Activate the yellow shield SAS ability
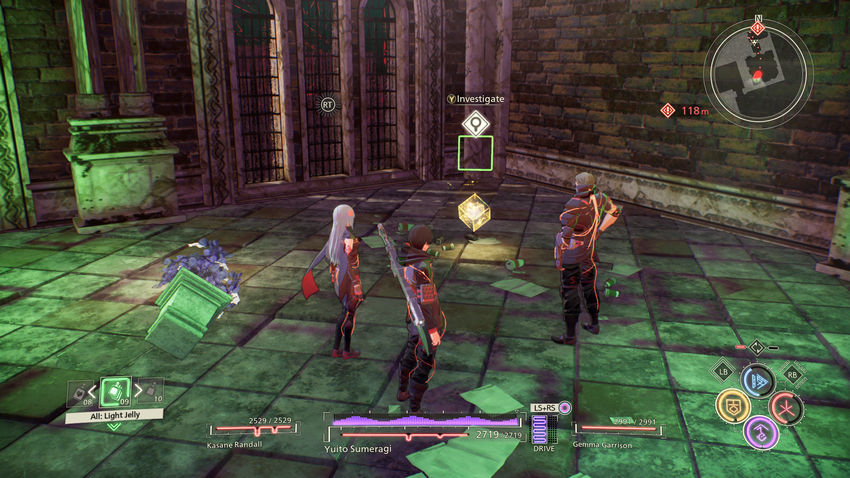 point(732,406)
